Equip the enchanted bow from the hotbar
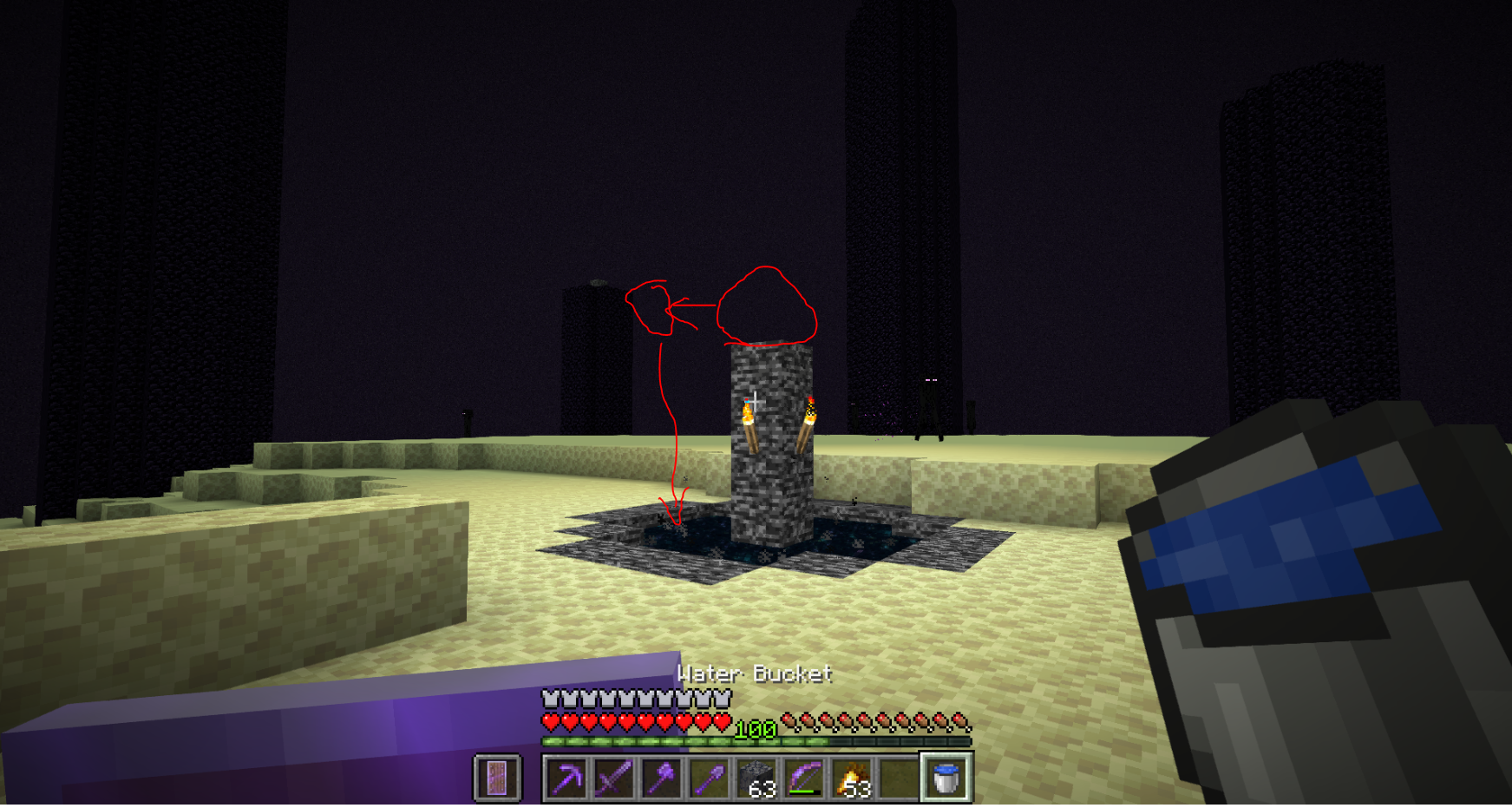 pyautogui.click(x=804, y=778)
